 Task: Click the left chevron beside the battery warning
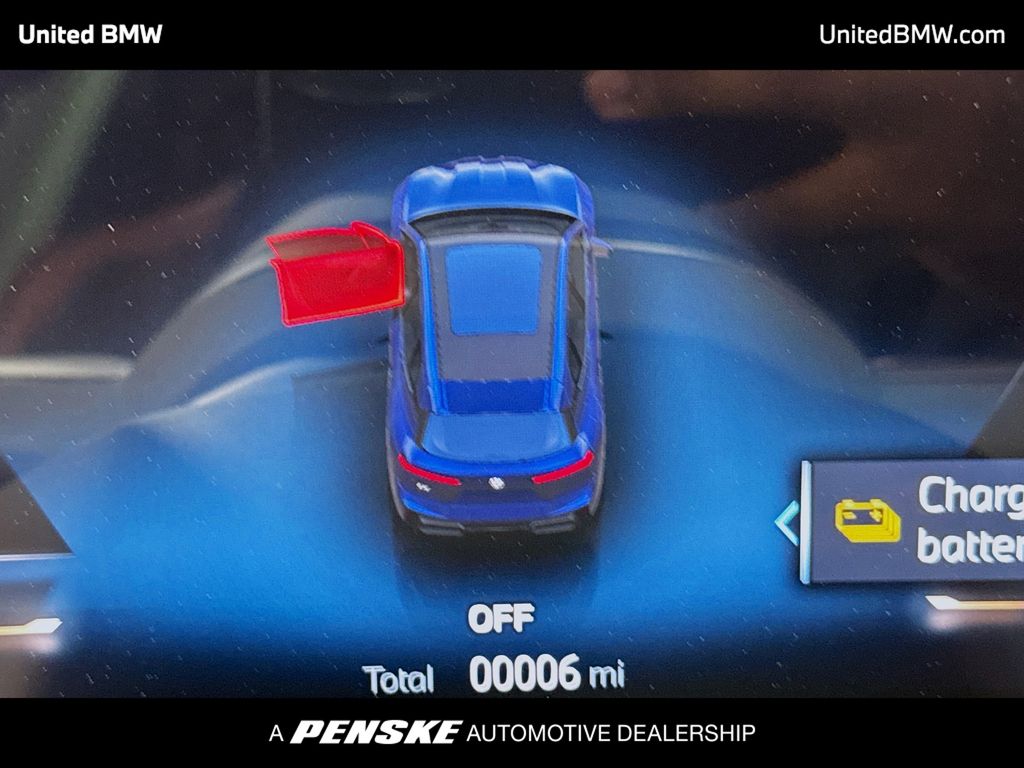[787, 522]
